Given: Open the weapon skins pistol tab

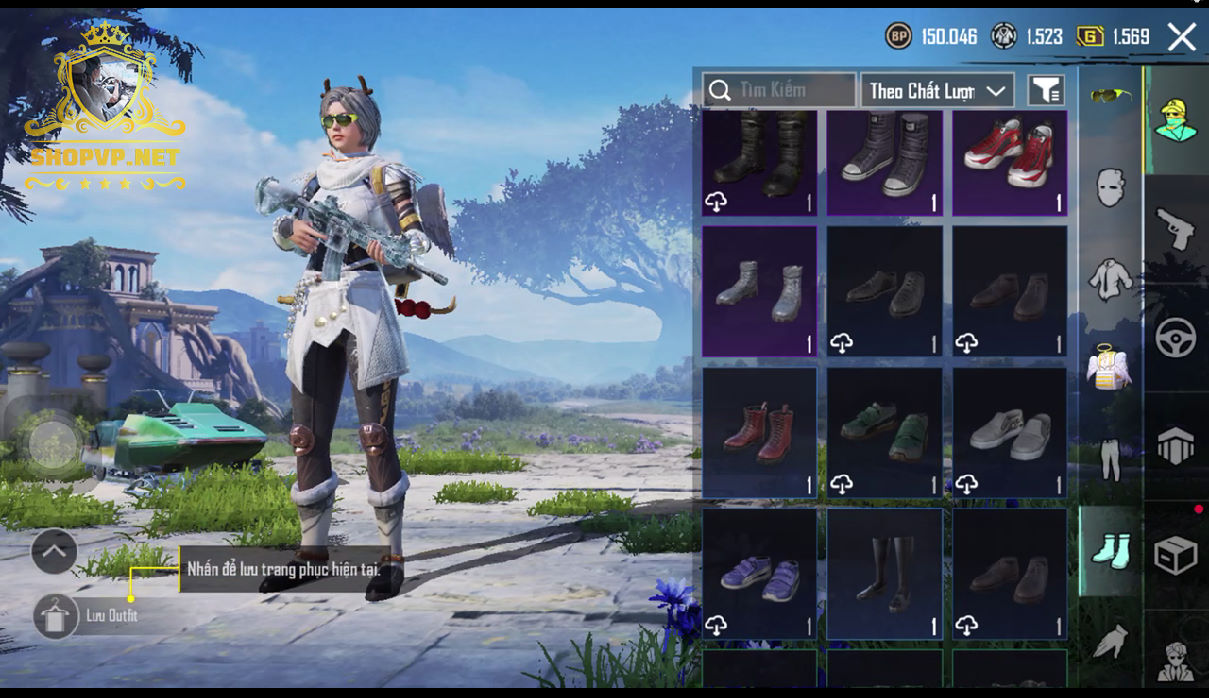Looking at the screenshot, I should [x=1176, y=229].
